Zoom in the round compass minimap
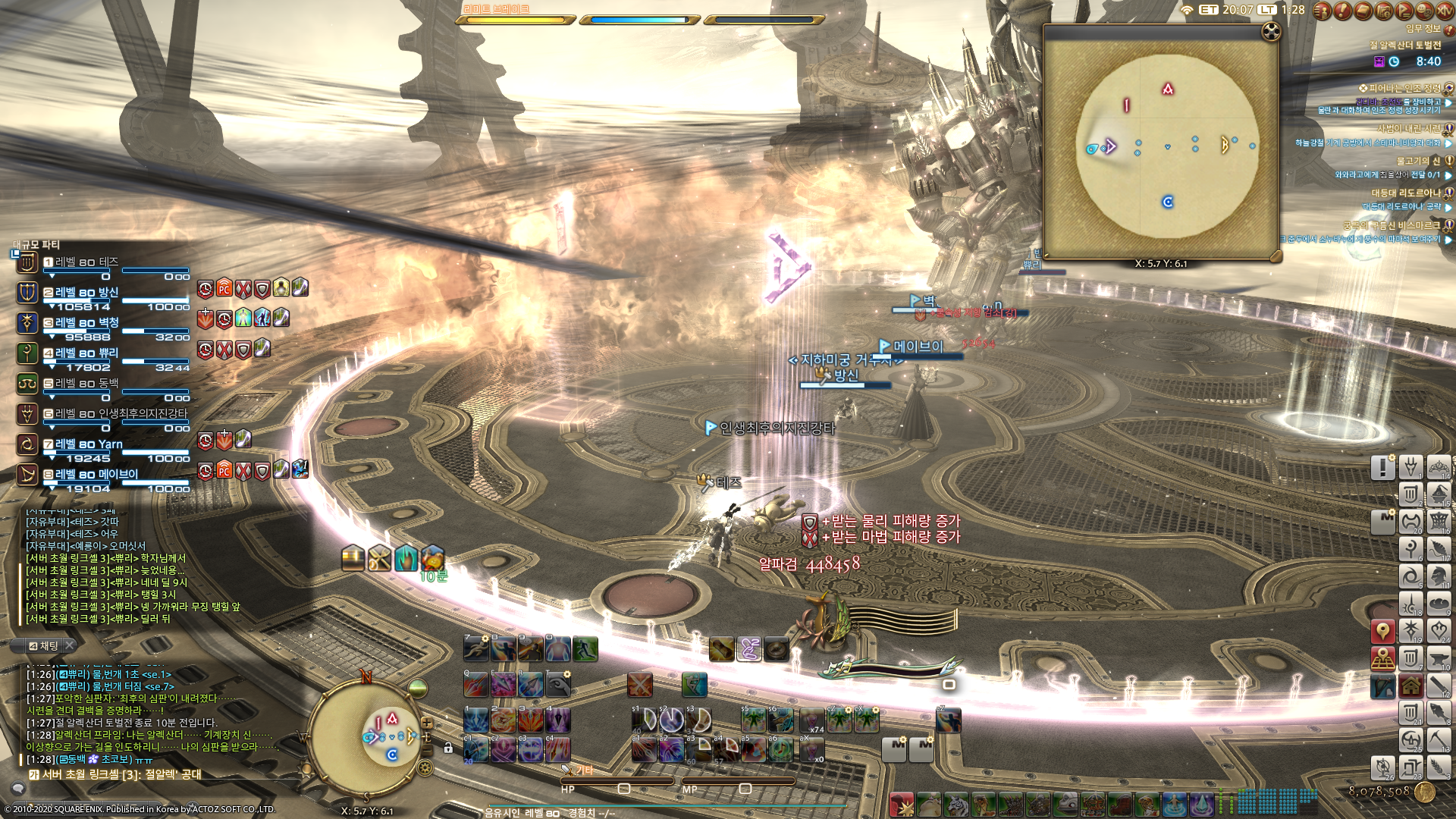Viewport: 1456px width, 819px height. (427, 723)
